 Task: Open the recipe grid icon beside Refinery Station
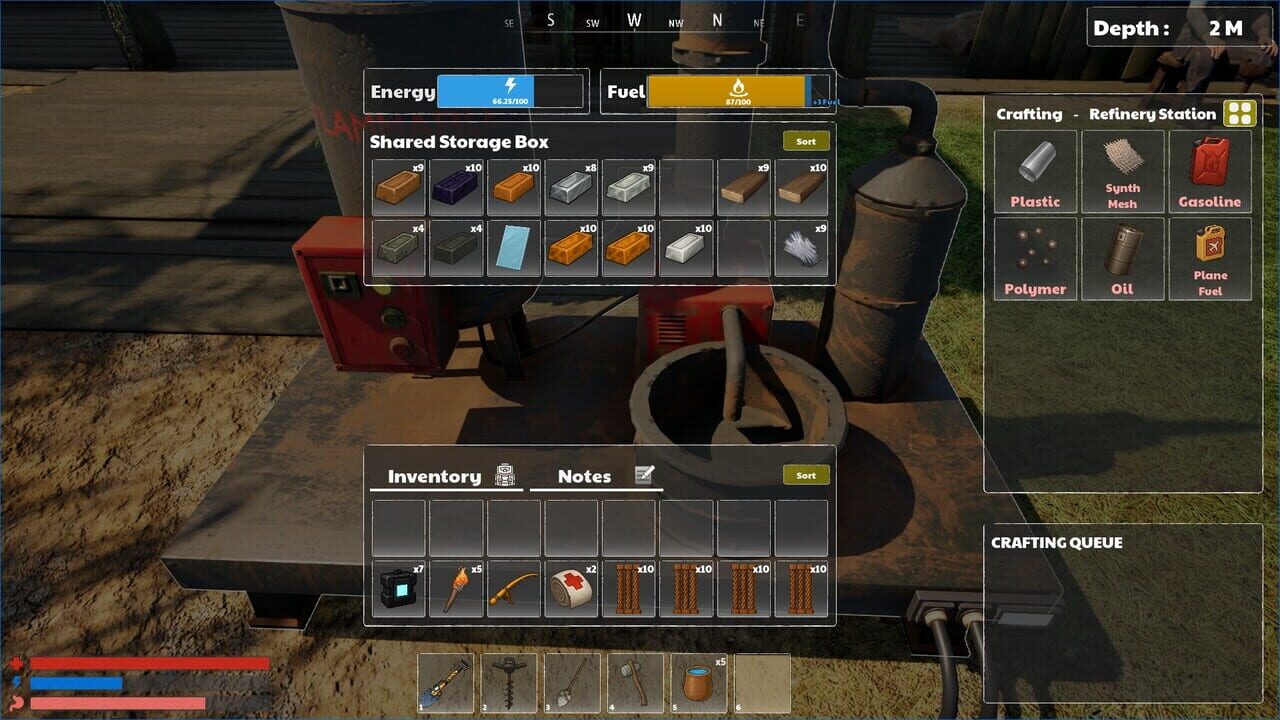[x=1239, y=113]
